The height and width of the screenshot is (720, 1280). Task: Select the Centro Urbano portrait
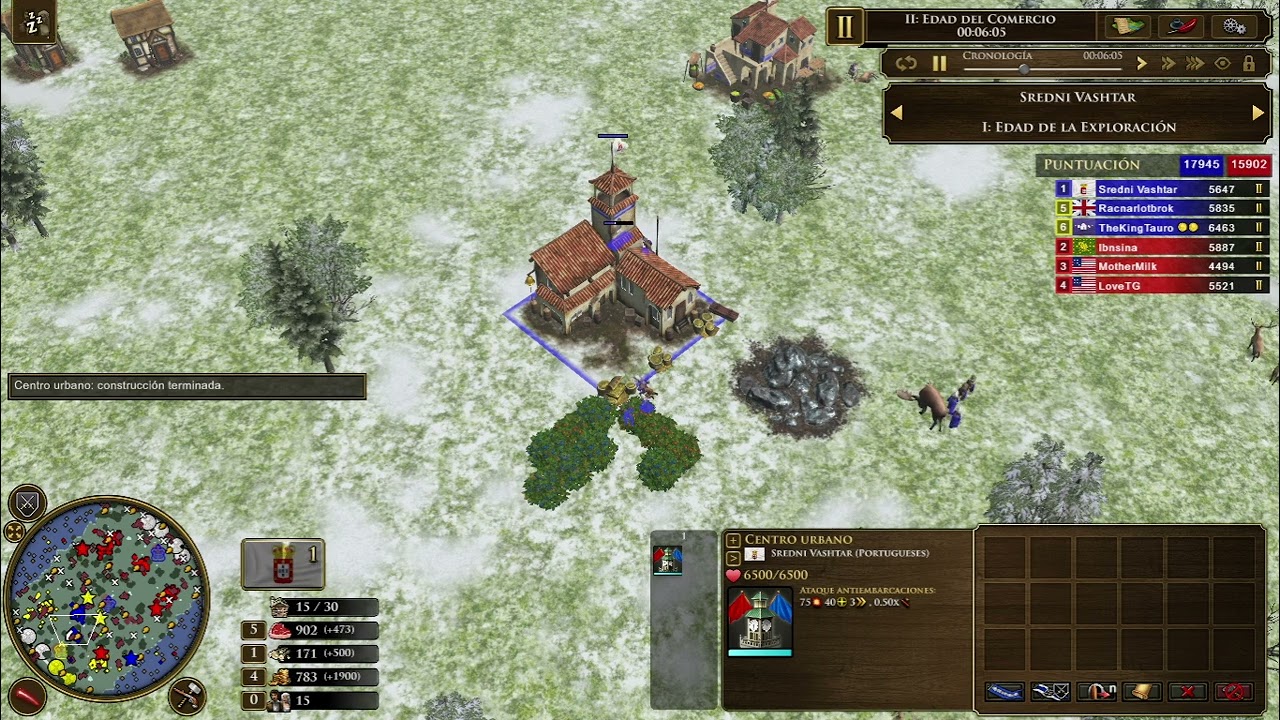[x=760, y=622]
